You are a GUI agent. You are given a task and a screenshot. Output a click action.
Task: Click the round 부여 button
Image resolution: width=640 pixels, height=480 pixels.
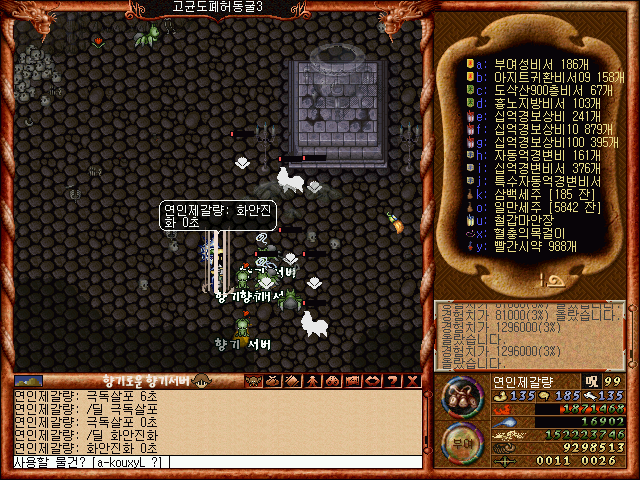point(461,443)
